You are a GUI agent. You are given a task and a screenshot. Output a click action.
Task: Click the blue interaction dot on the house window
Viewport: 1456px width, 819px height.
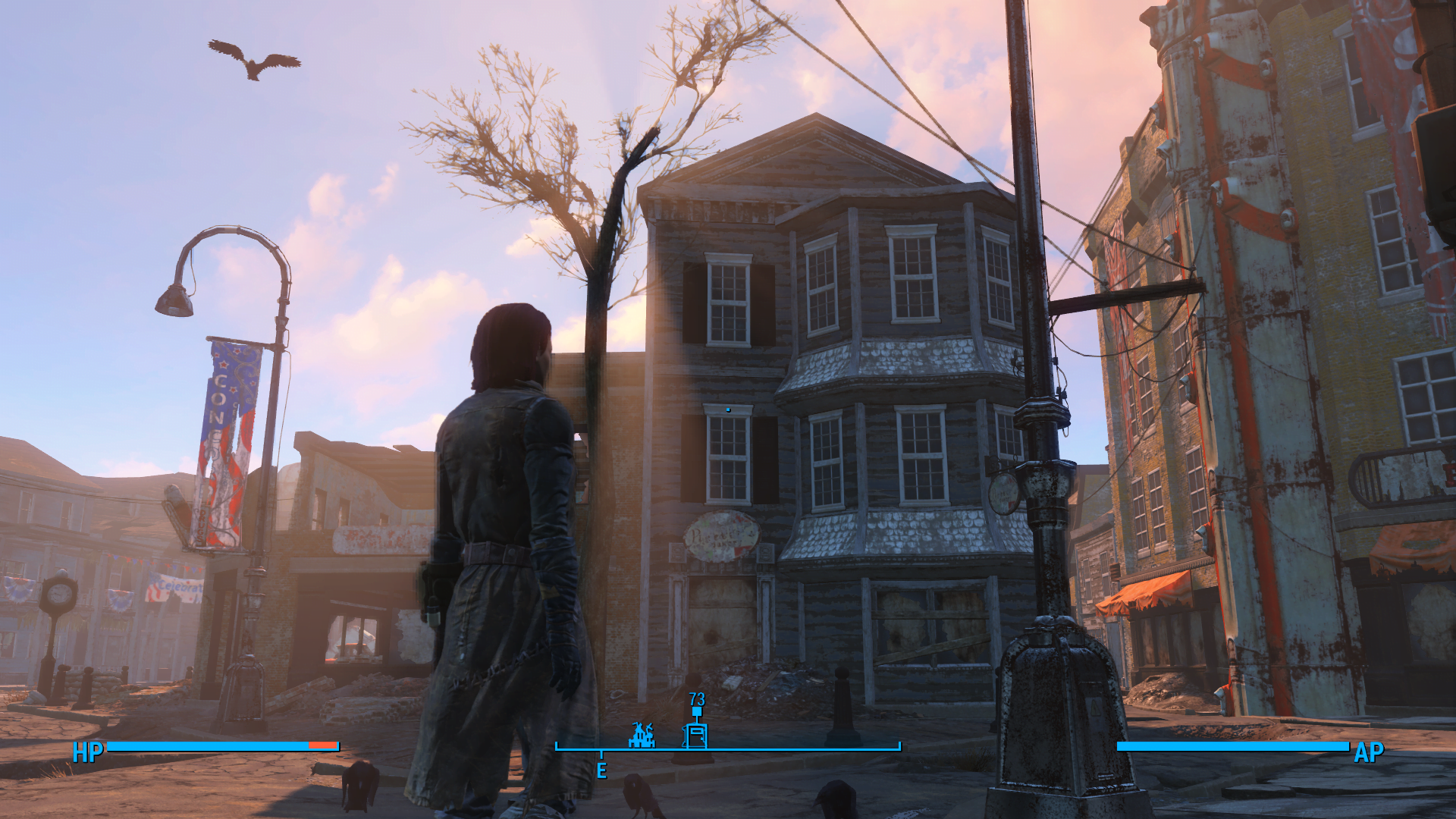727,408
